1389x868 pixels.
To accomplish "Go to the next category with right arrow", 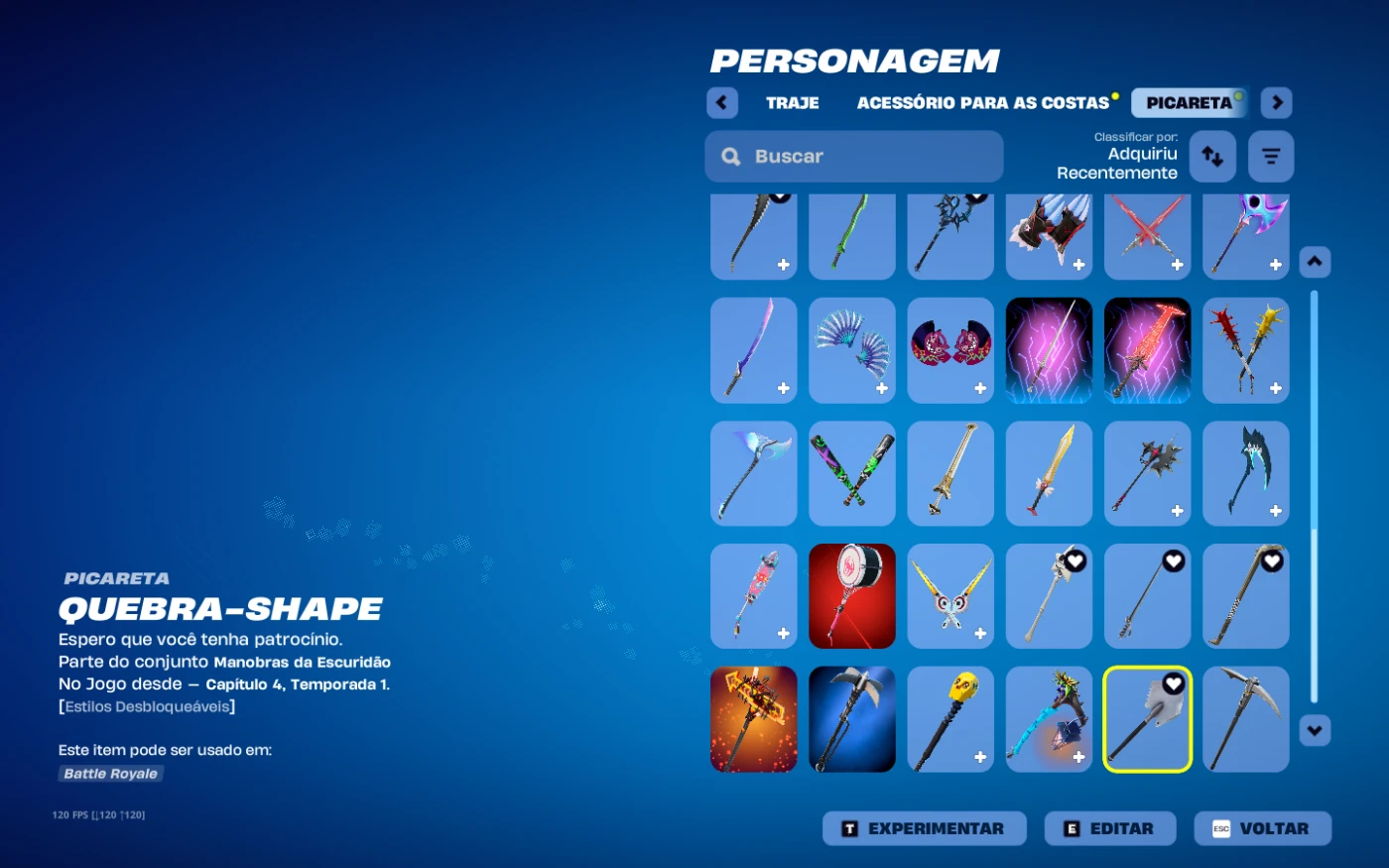I will tap(1277, 103).
